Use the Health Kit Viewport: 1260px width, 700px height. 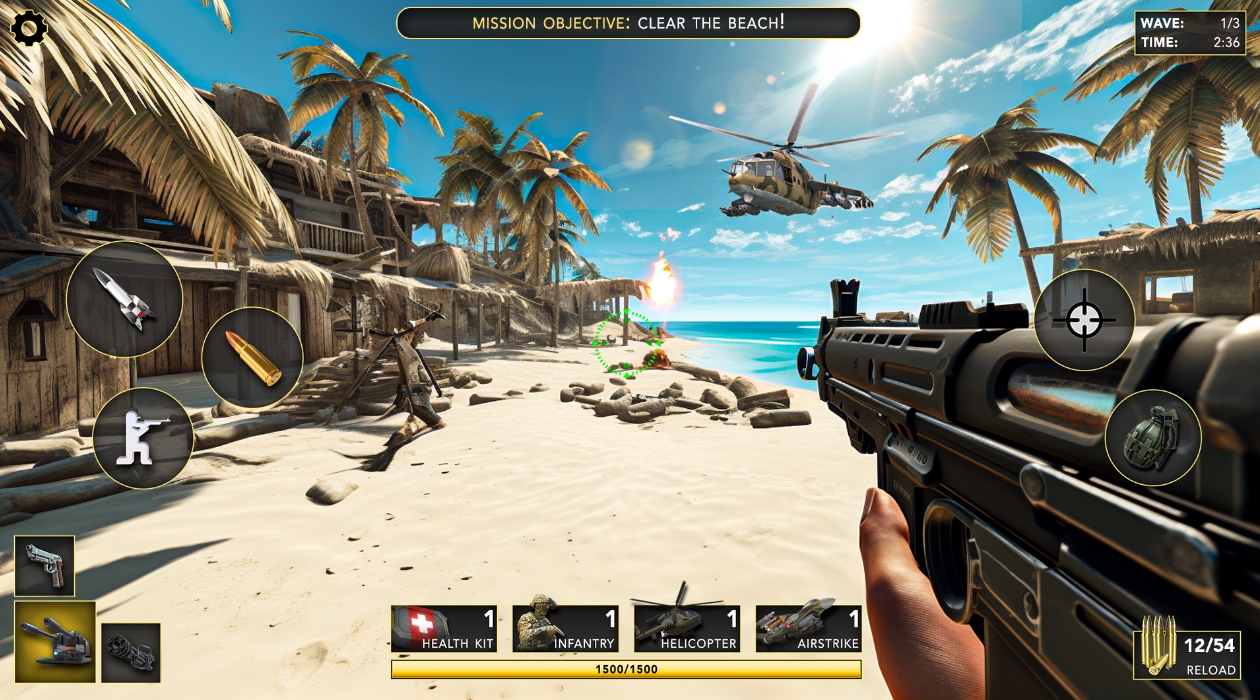click(444, 629)
